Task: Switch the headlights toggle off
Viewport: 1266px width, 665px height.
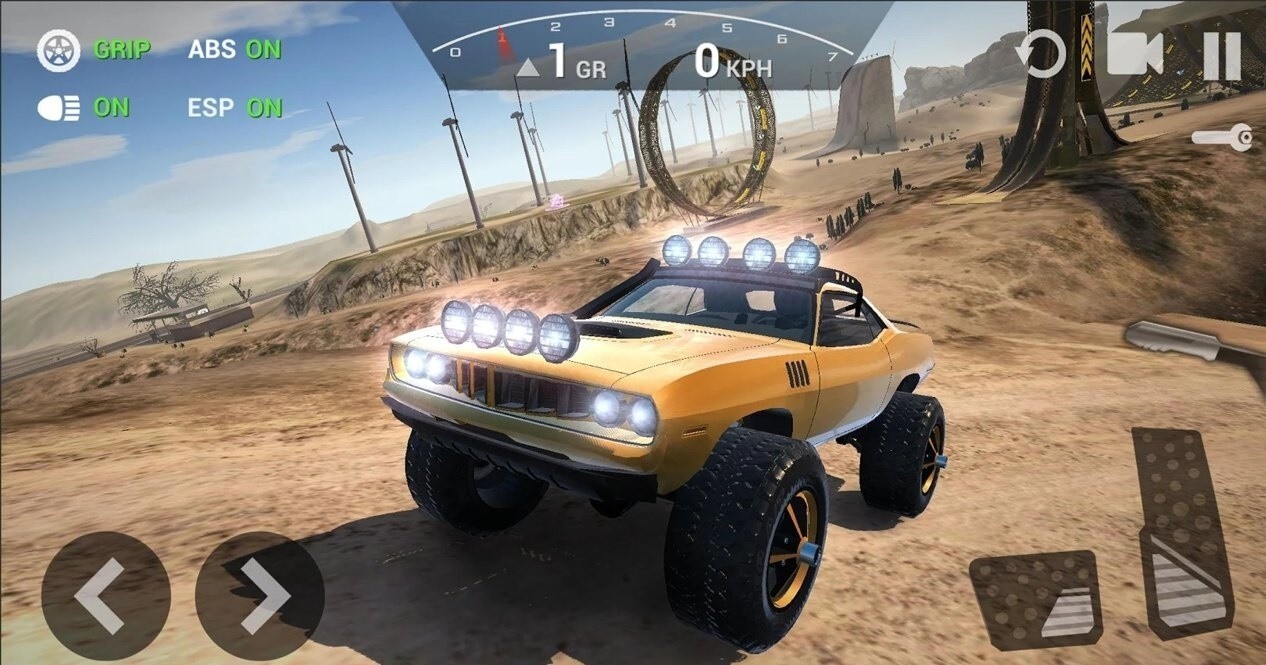Action: [84, 108]
